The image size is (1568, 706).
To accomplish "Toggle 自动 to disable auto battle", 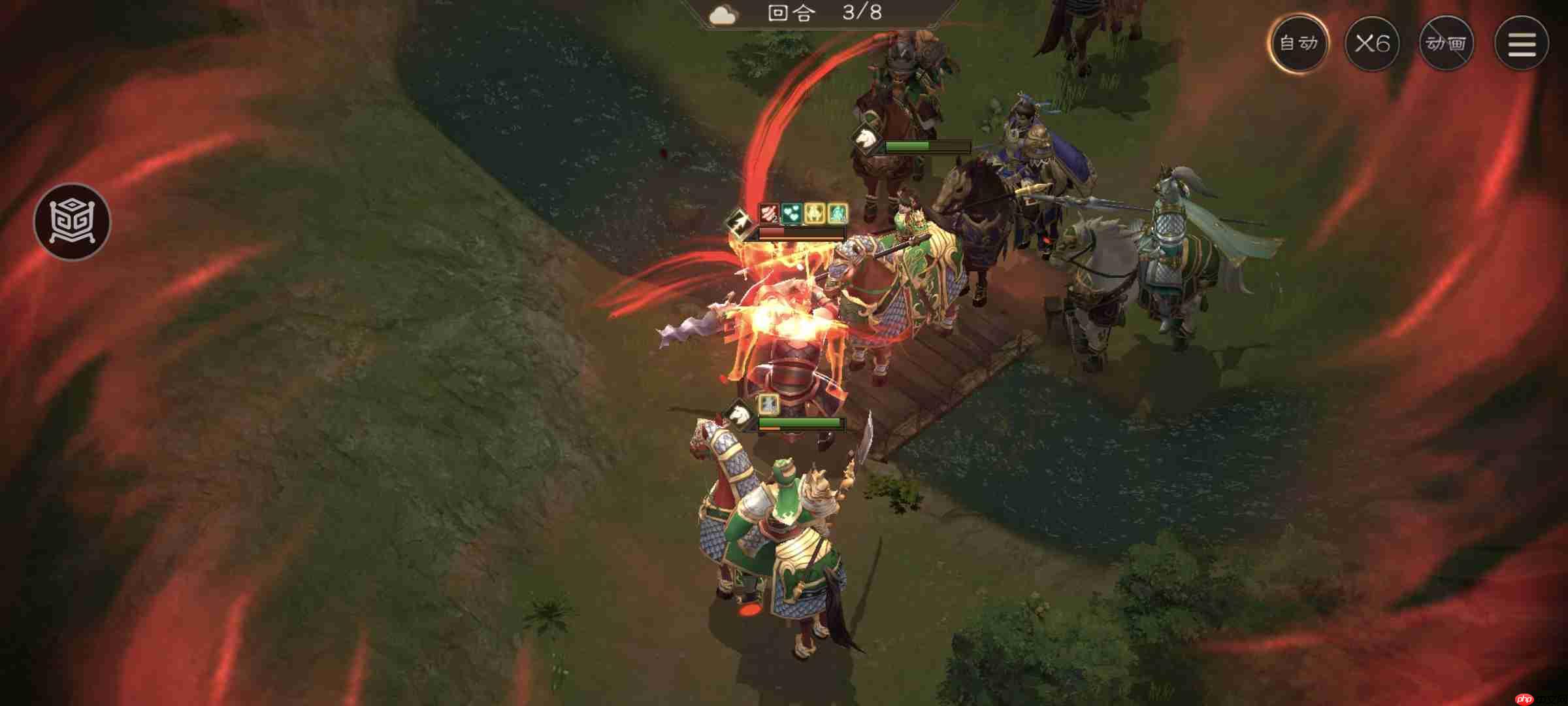I will (x=1301, y=42).
